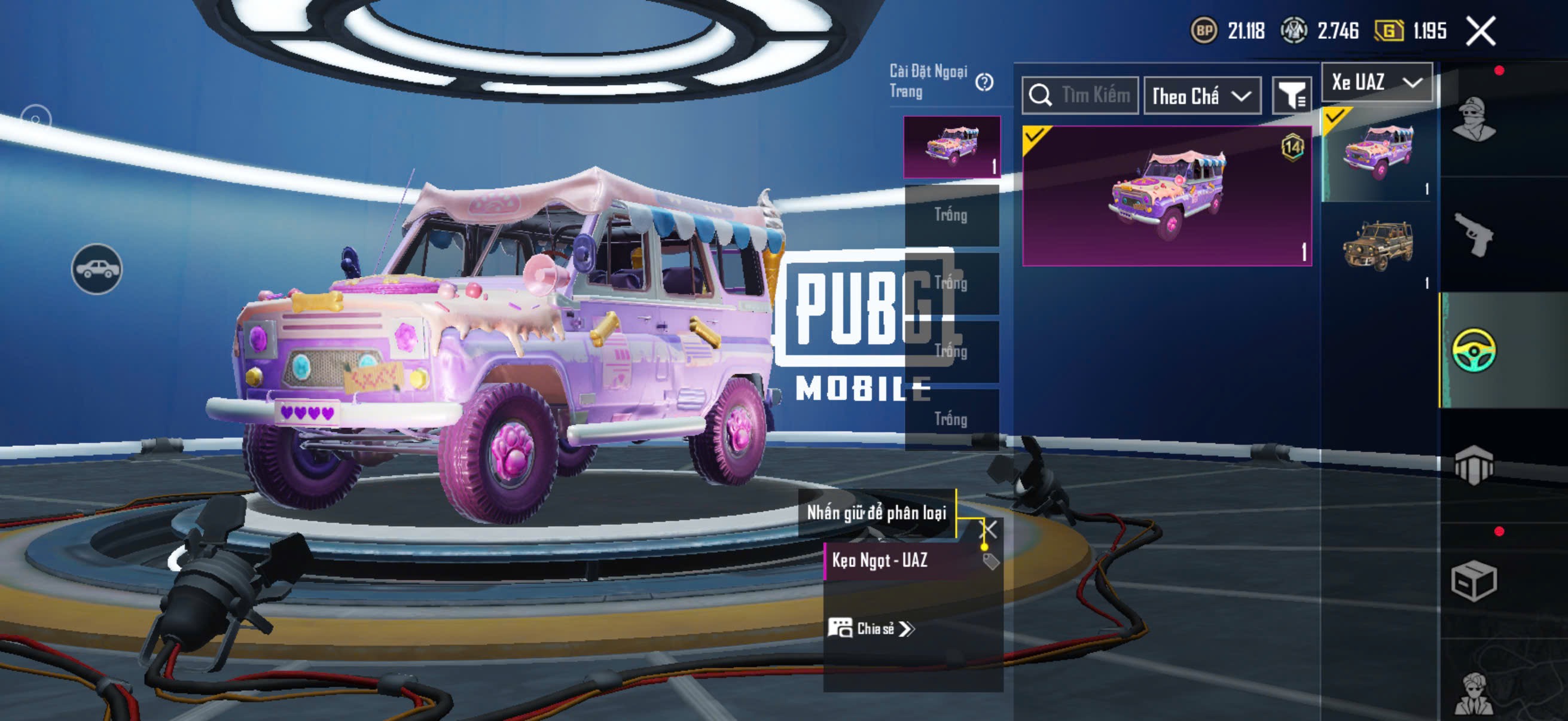The height and width of the screenshot is (721, 1568).
Task: Switch to the character outfit tab
Action: [x=1474, y=119]
